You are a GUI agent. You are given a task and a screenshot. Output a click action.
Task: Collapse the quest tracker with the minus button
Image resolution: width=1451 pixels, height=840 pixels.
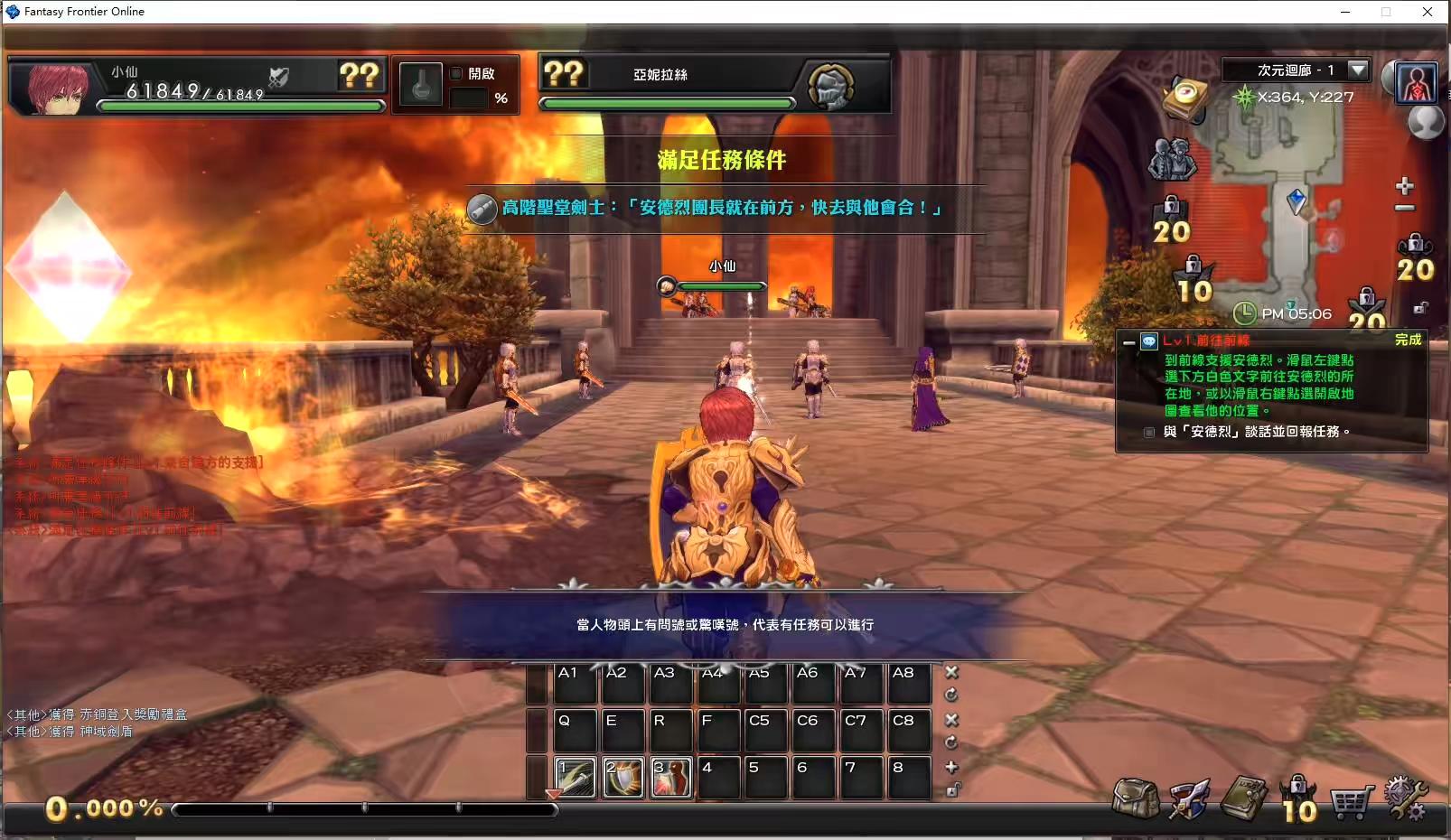[1128, 343]
